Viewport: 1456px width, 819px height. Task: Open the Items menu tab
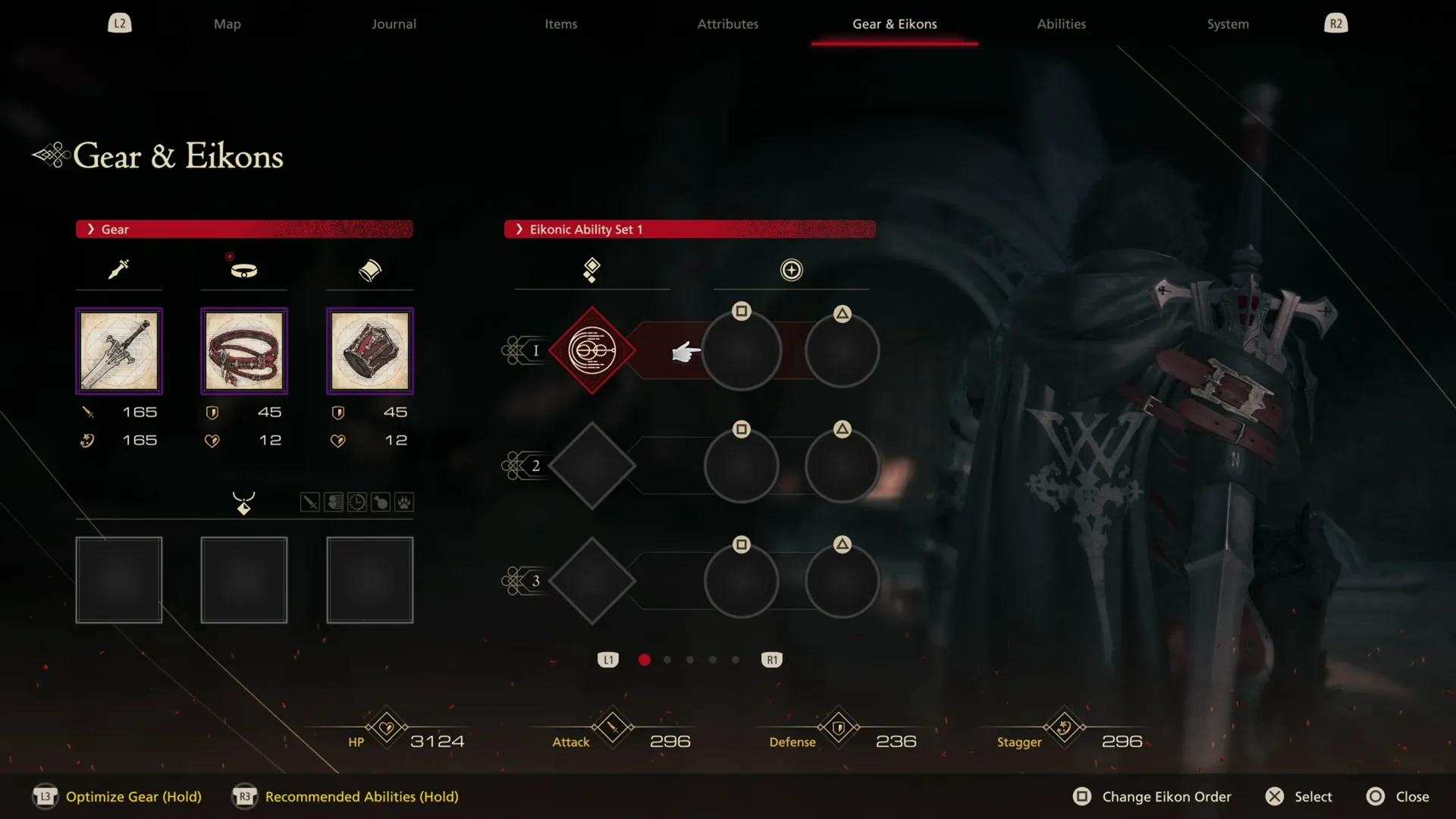(x=560, y=24)
